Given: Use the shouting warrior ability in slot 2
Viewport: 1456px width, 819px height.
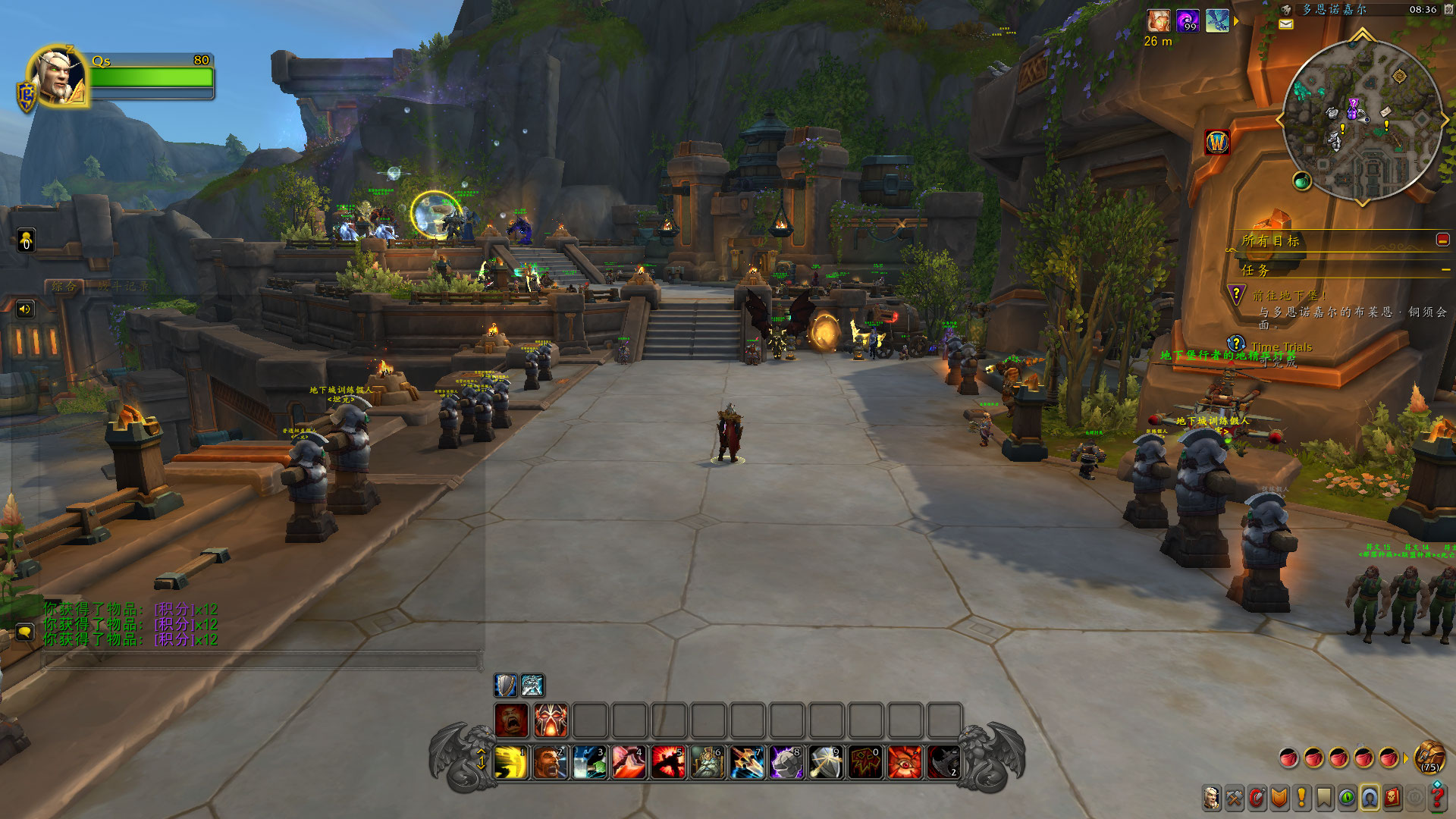Looking at the screenshot, I should point(551,763).
